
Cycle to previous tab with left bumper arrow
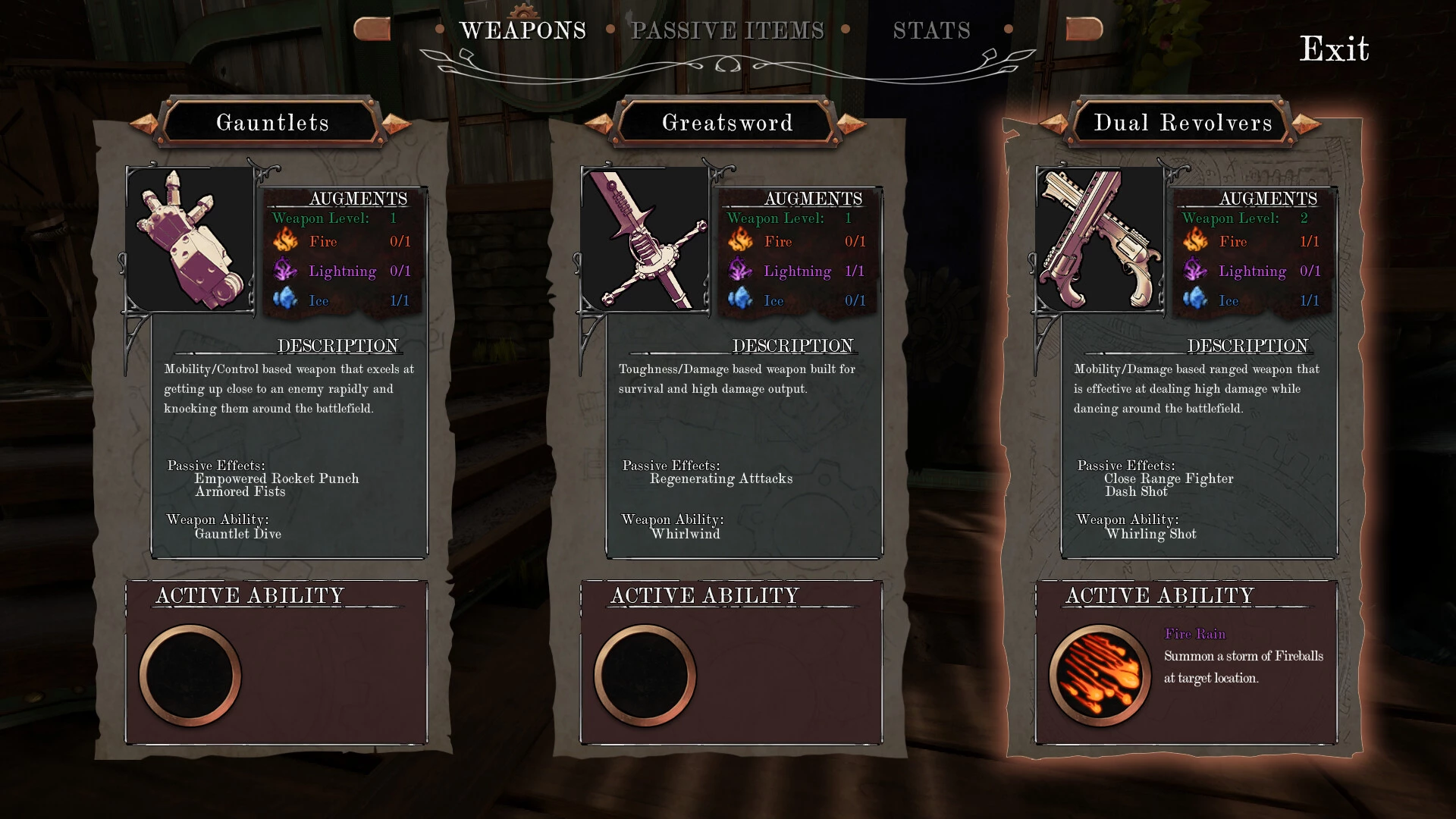point(372,29)
